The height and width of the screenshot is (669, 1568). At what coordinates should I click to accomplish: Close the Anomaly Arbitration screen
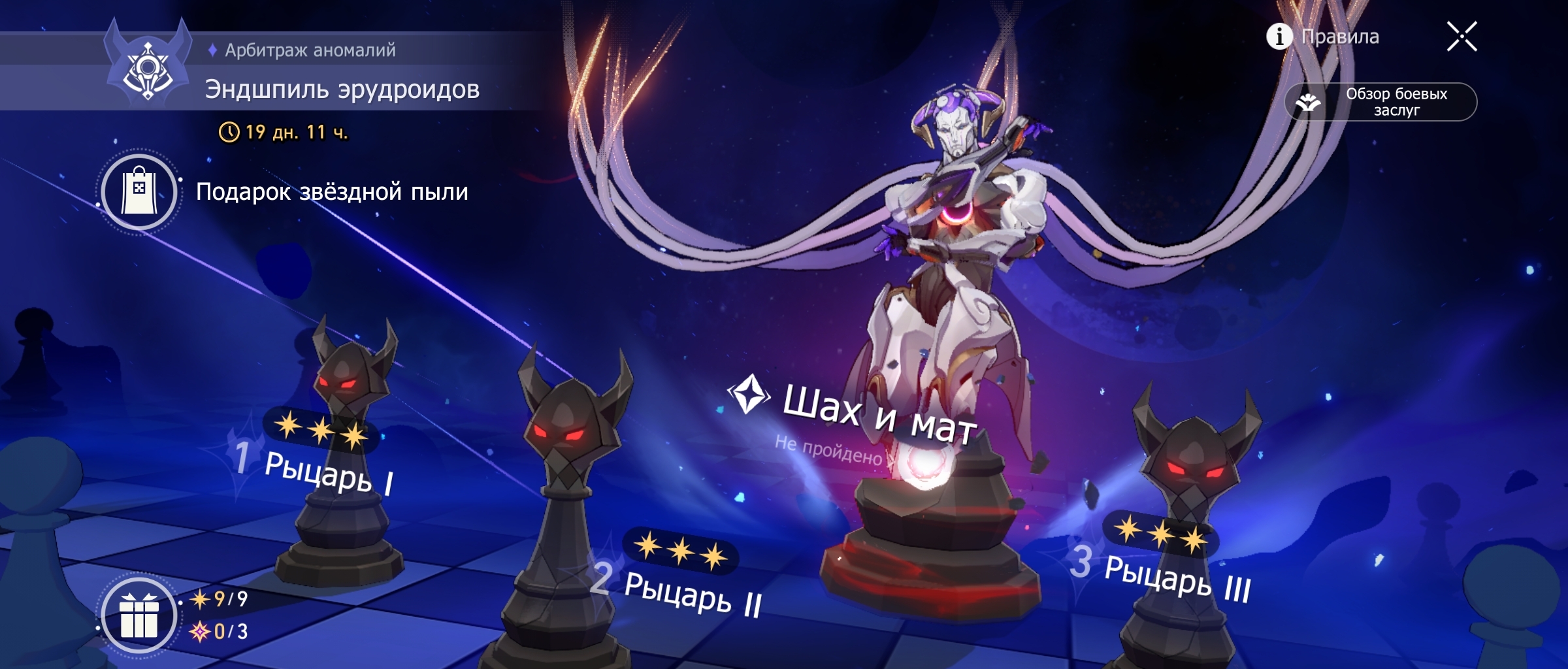click(1461, 37)
